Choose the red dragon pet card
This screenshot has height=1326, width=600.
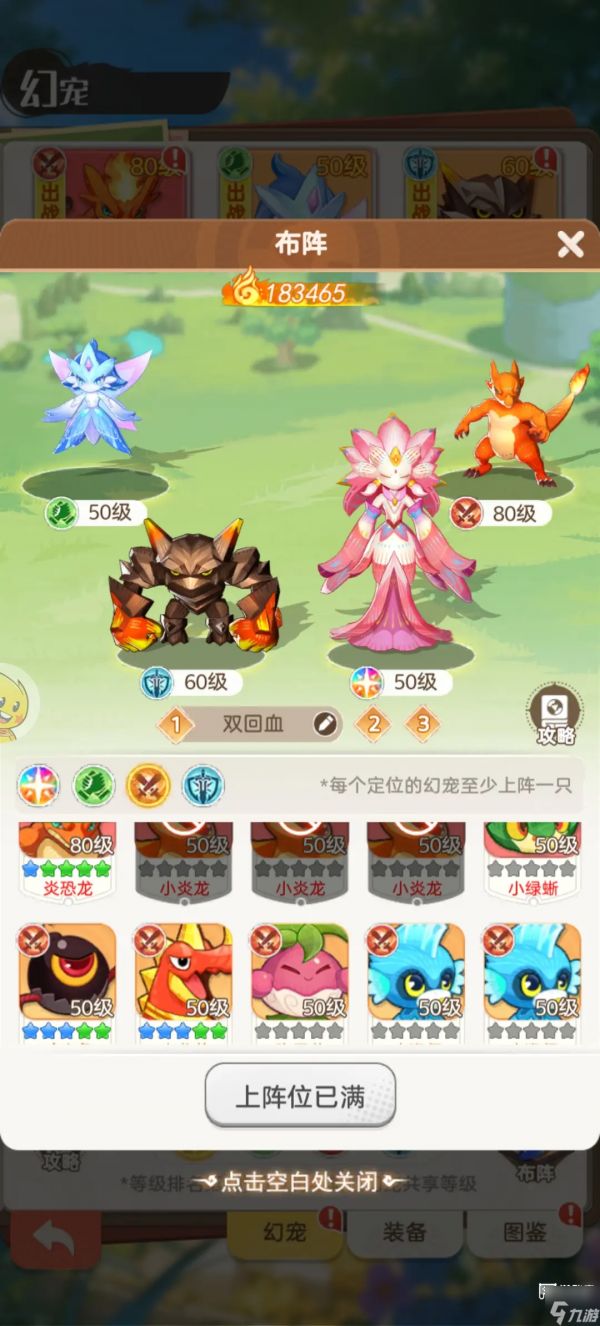coord(184,978)
